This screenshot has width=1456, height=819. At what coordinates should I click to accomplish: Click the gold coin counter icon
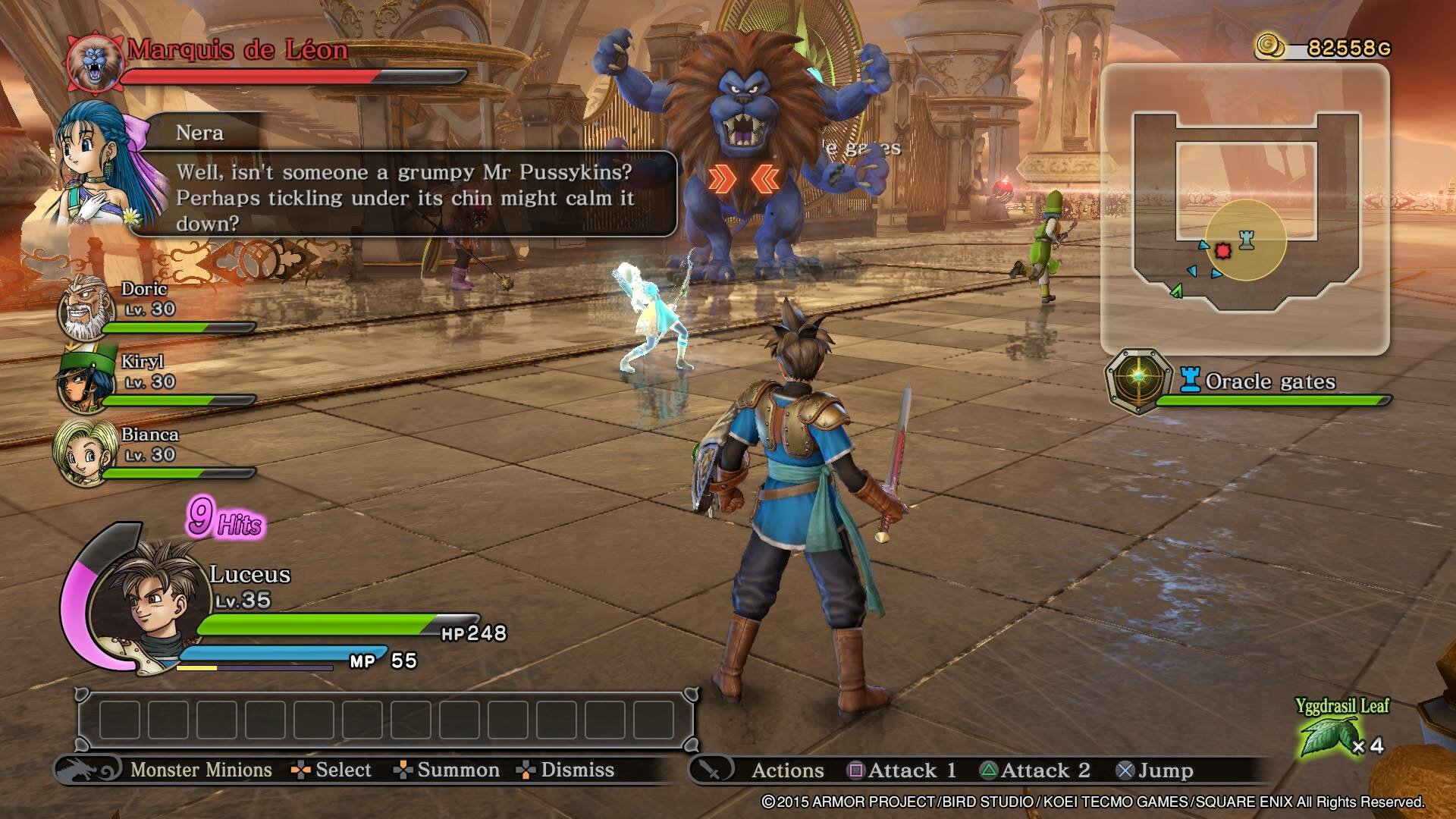[1270, 46]
